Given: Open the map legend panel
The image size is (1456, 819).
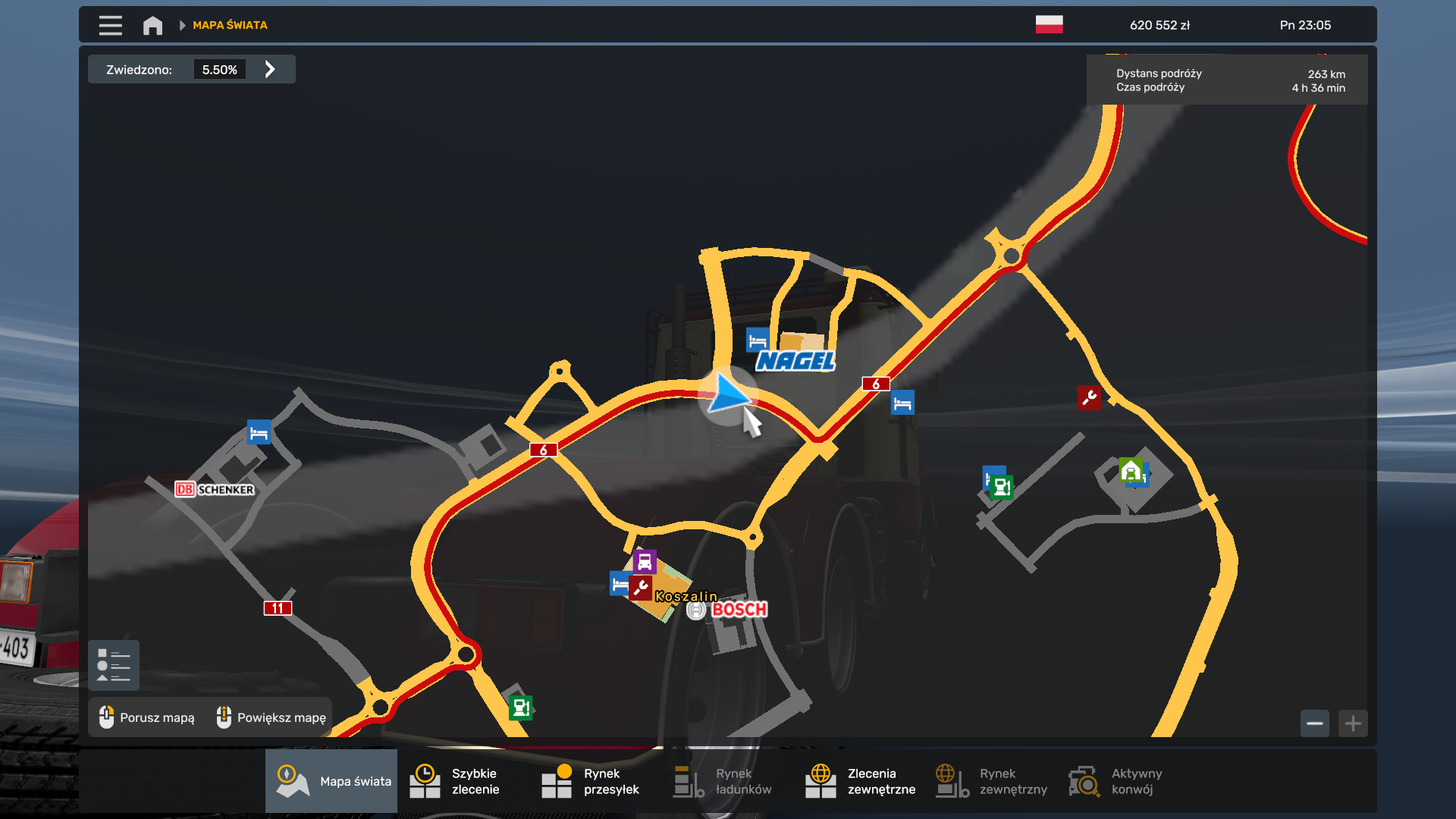Looking at the screenshot, I should pos(114,665).
